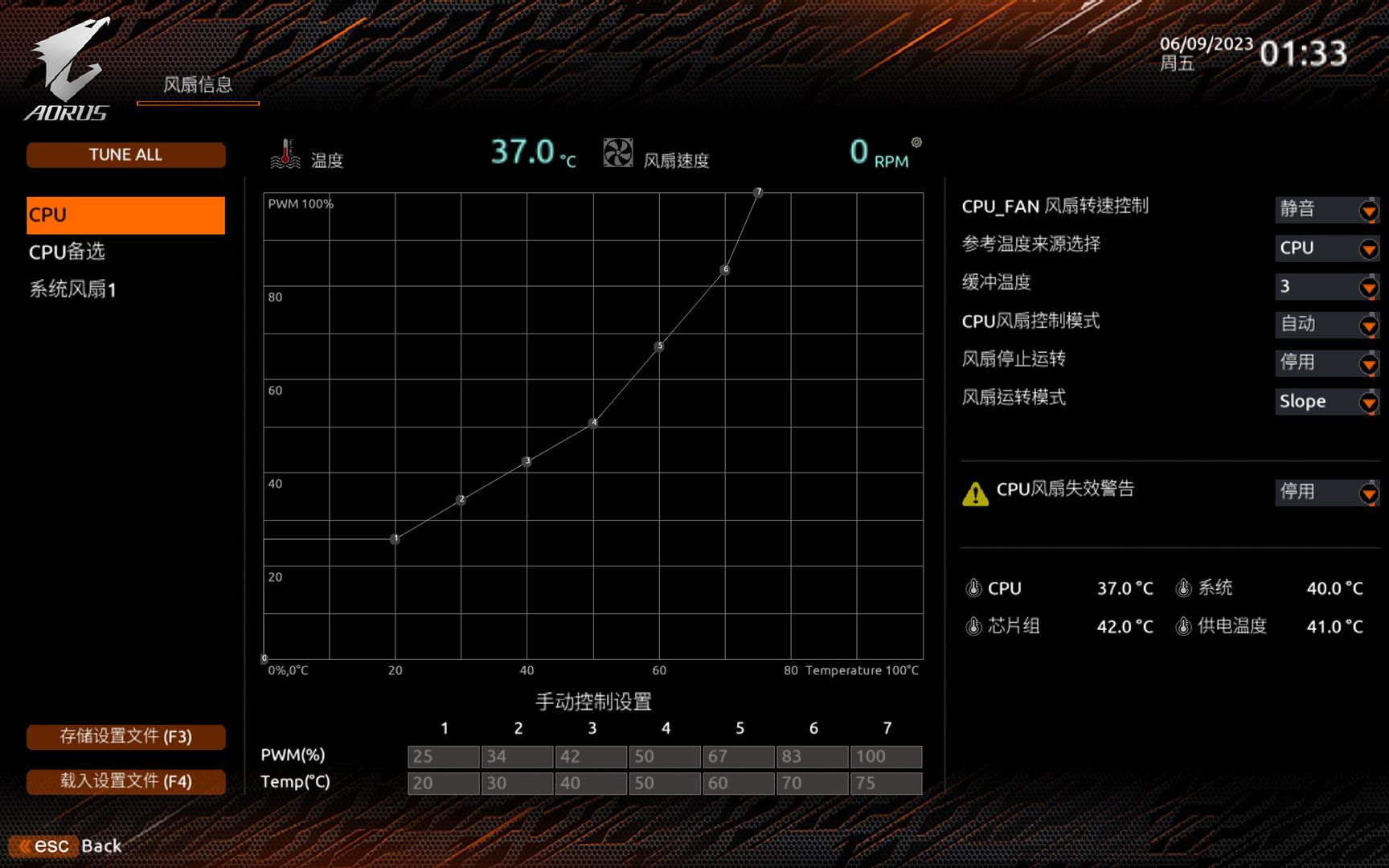1389x868 pixels.
Task: Click the gear icon next to RPM readout
Action: tap(916, 141)
